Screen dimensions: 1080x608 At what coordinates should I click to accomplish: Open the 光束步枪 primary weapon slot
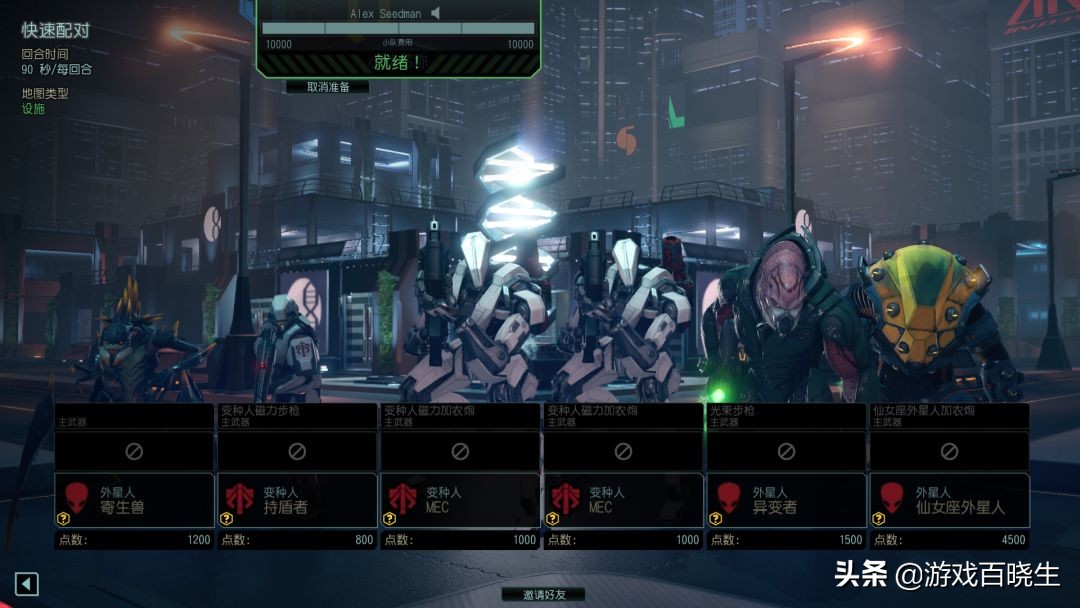coord(786,451)
